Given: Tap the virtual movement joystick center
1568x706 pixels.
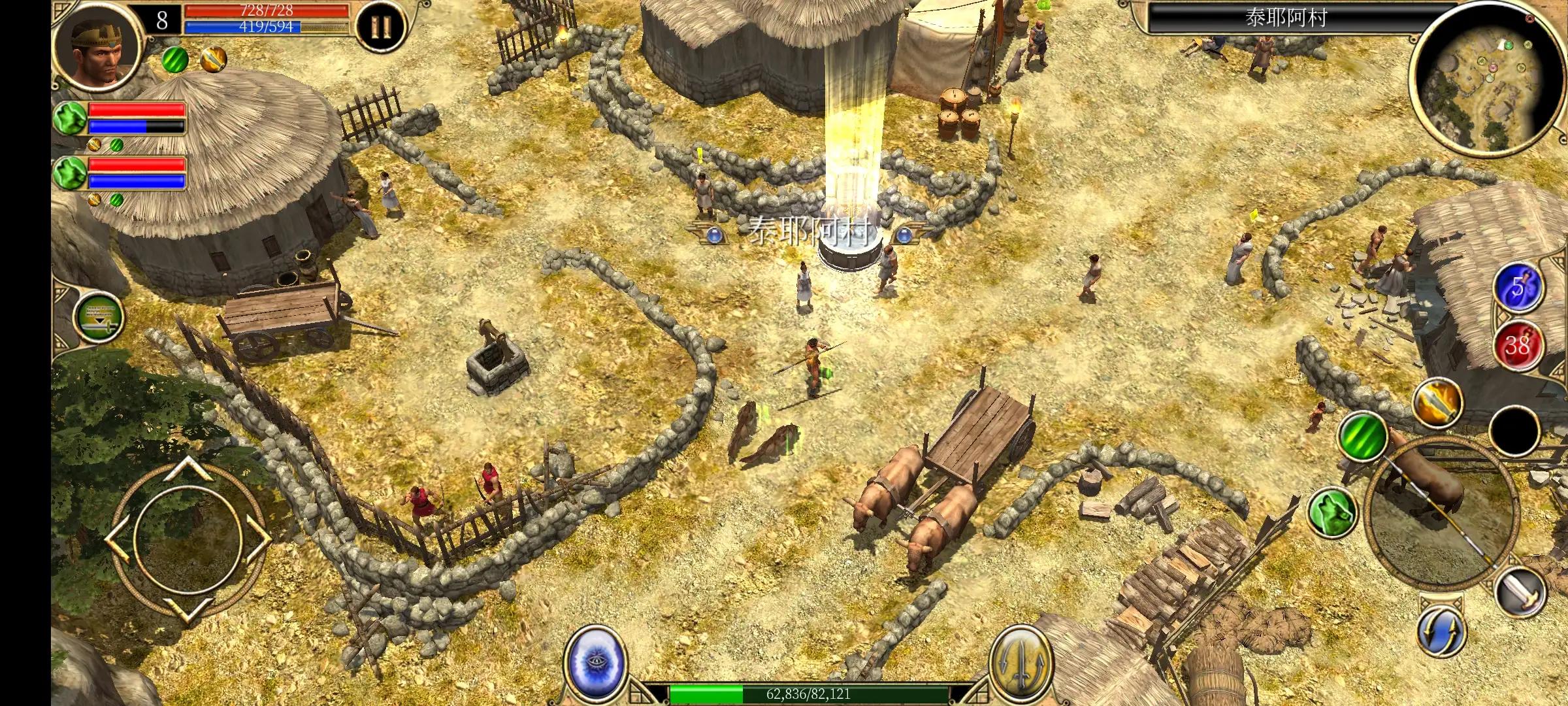Looking at the screenshot, I should point(188,539).
